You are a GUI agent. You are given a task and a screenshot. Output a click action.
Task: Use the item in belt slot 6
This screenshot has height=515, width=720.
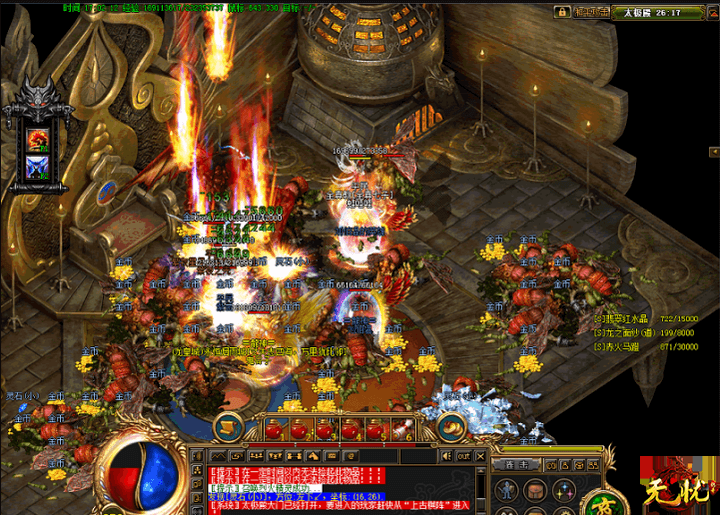[x=400, y=430]
